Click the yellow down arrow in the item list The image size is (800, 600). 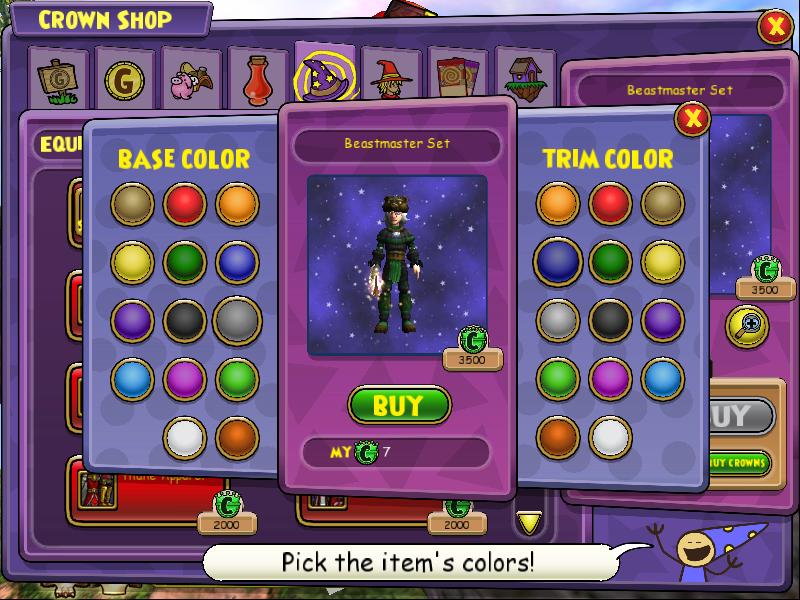529,521
